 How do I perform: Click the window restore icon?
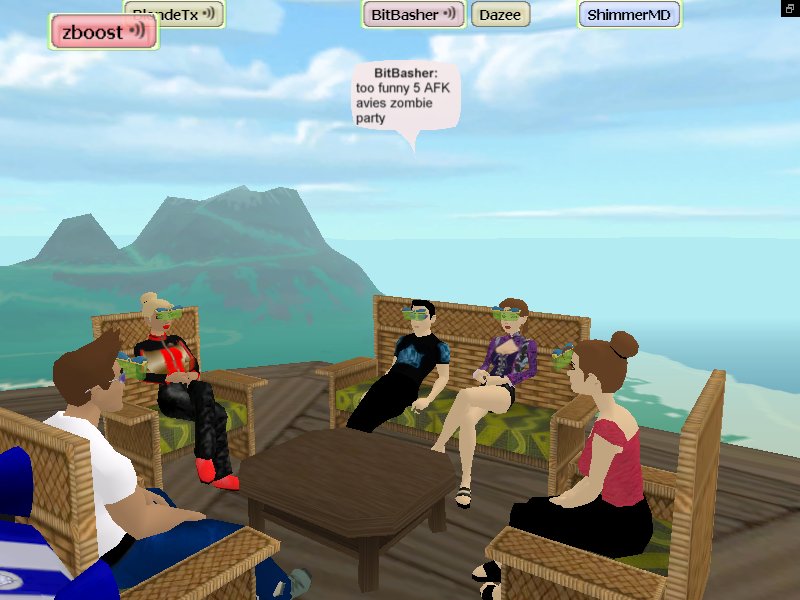789,7
